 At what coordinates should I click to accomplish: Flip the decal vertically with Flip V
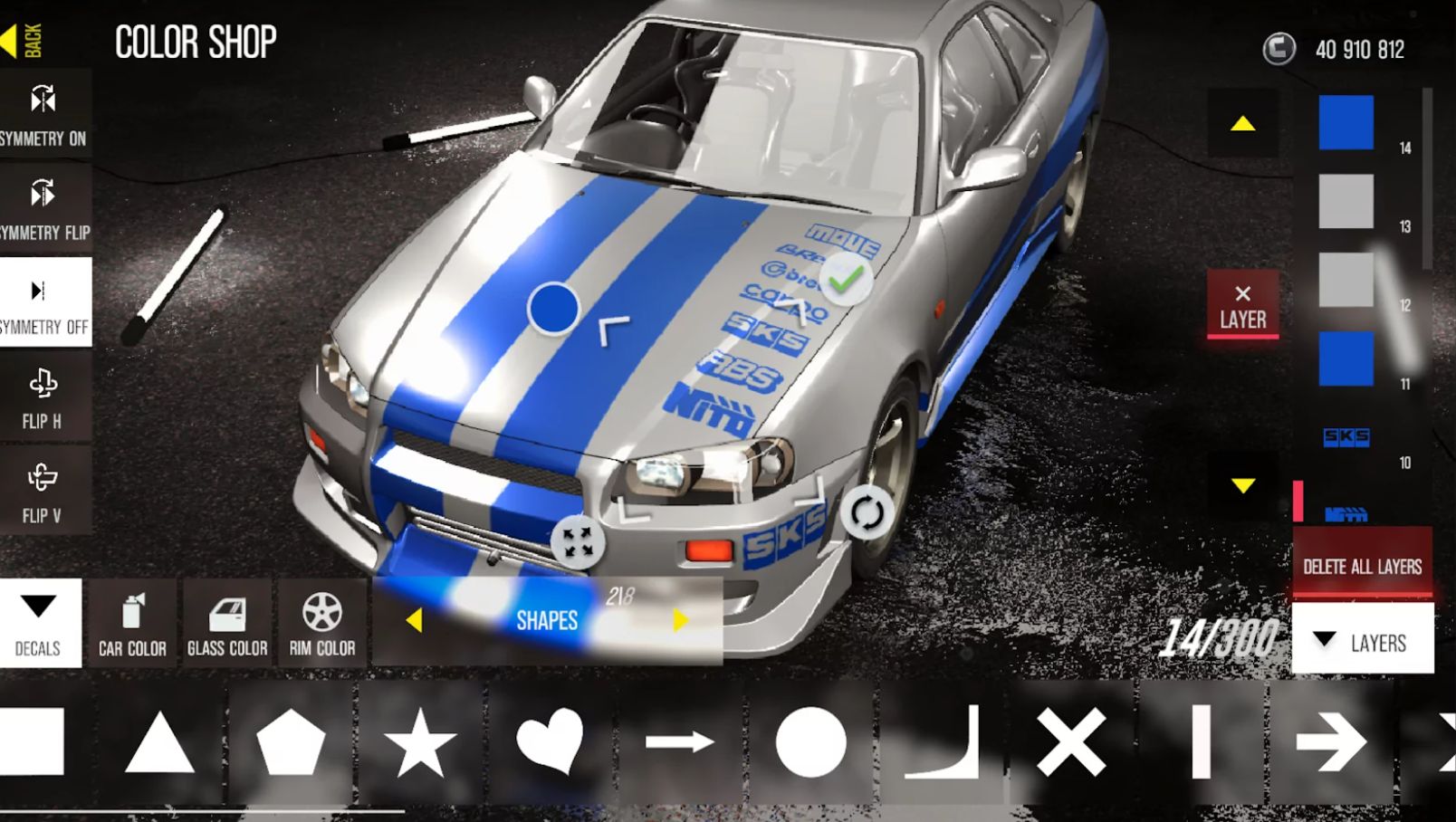(43, 492)
